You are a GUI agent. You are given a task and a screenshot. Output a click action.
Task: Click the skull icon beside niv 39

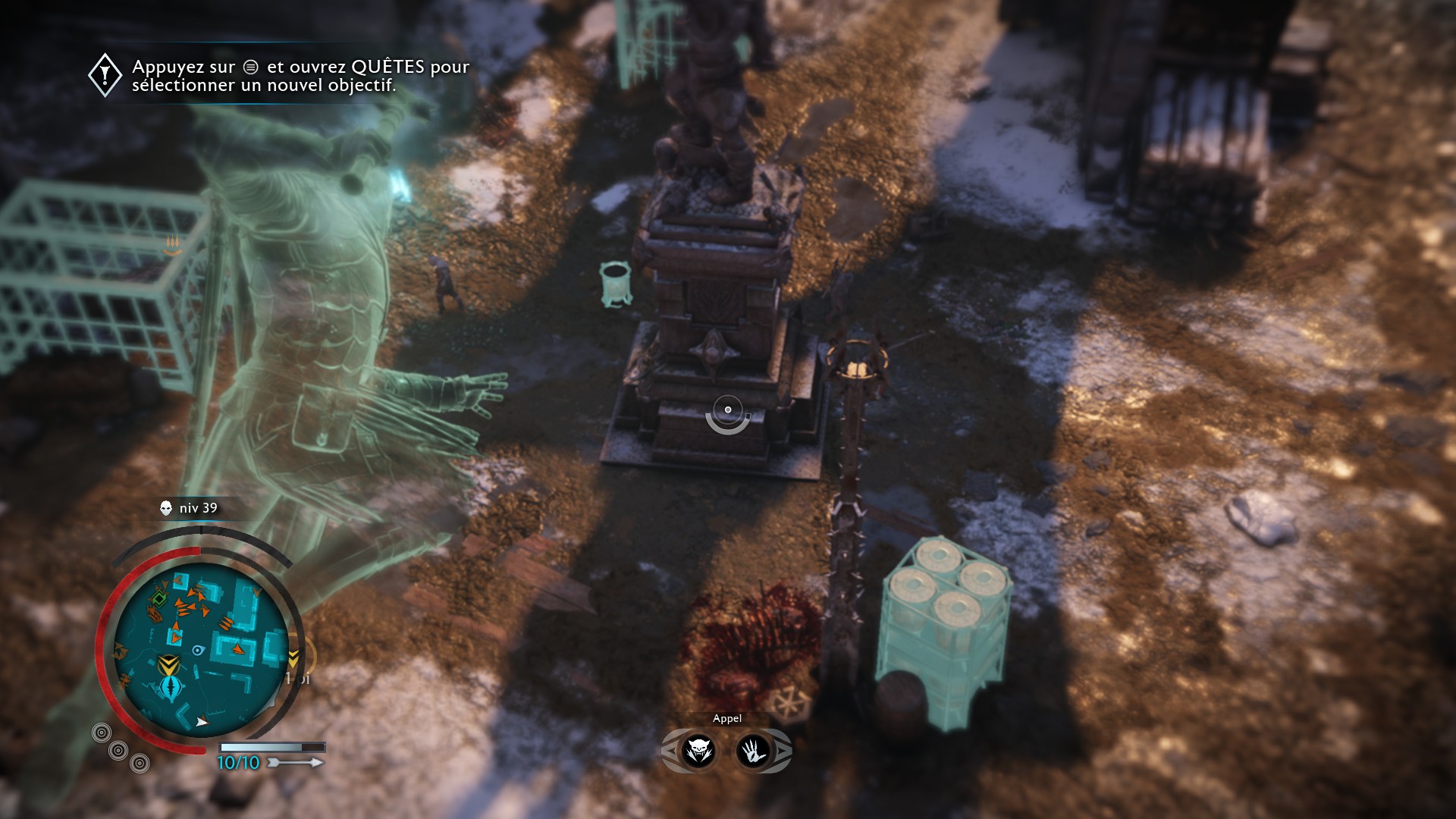pos(166,508)
